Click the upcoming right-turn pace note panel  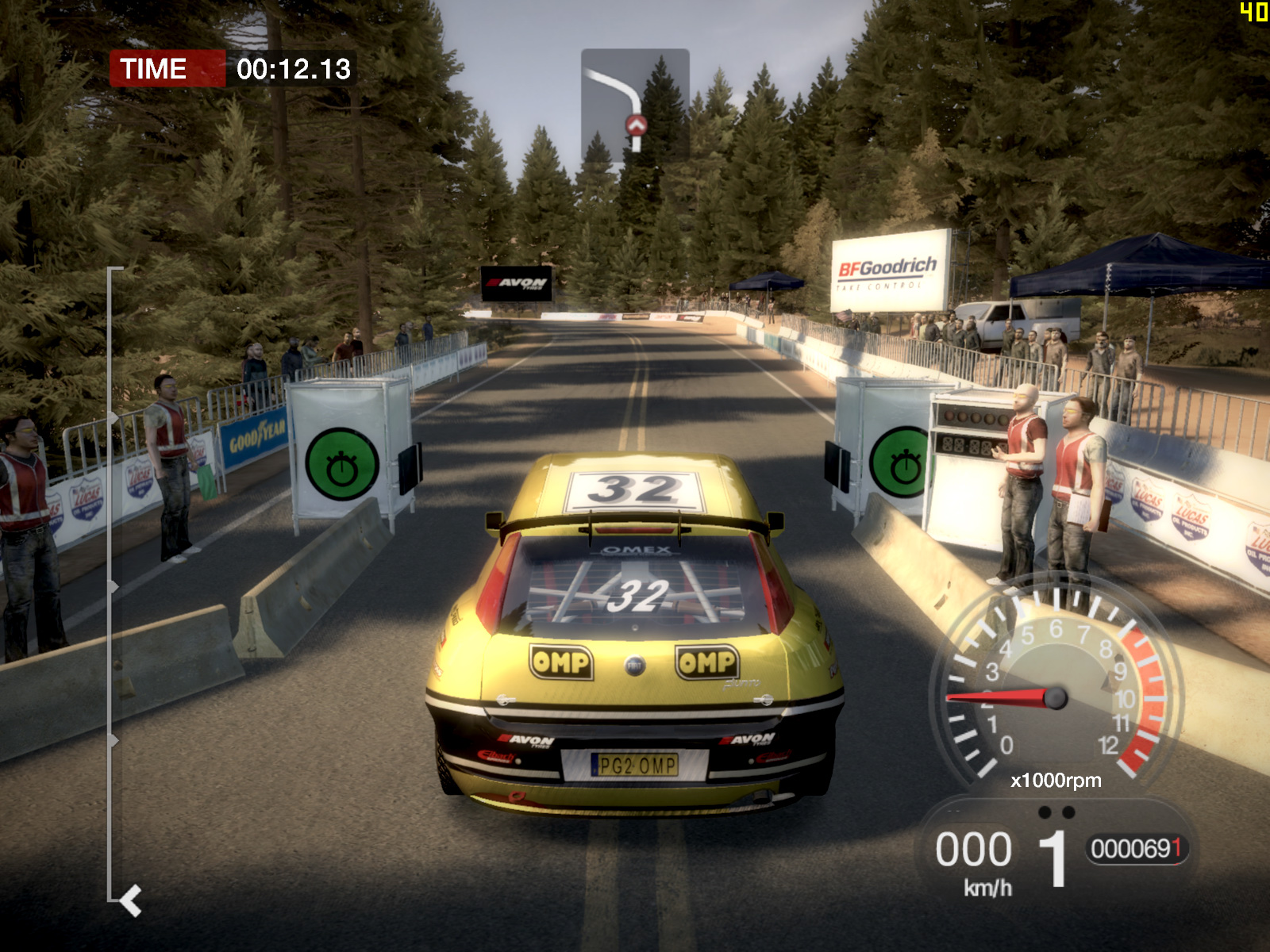click(635, 106)
